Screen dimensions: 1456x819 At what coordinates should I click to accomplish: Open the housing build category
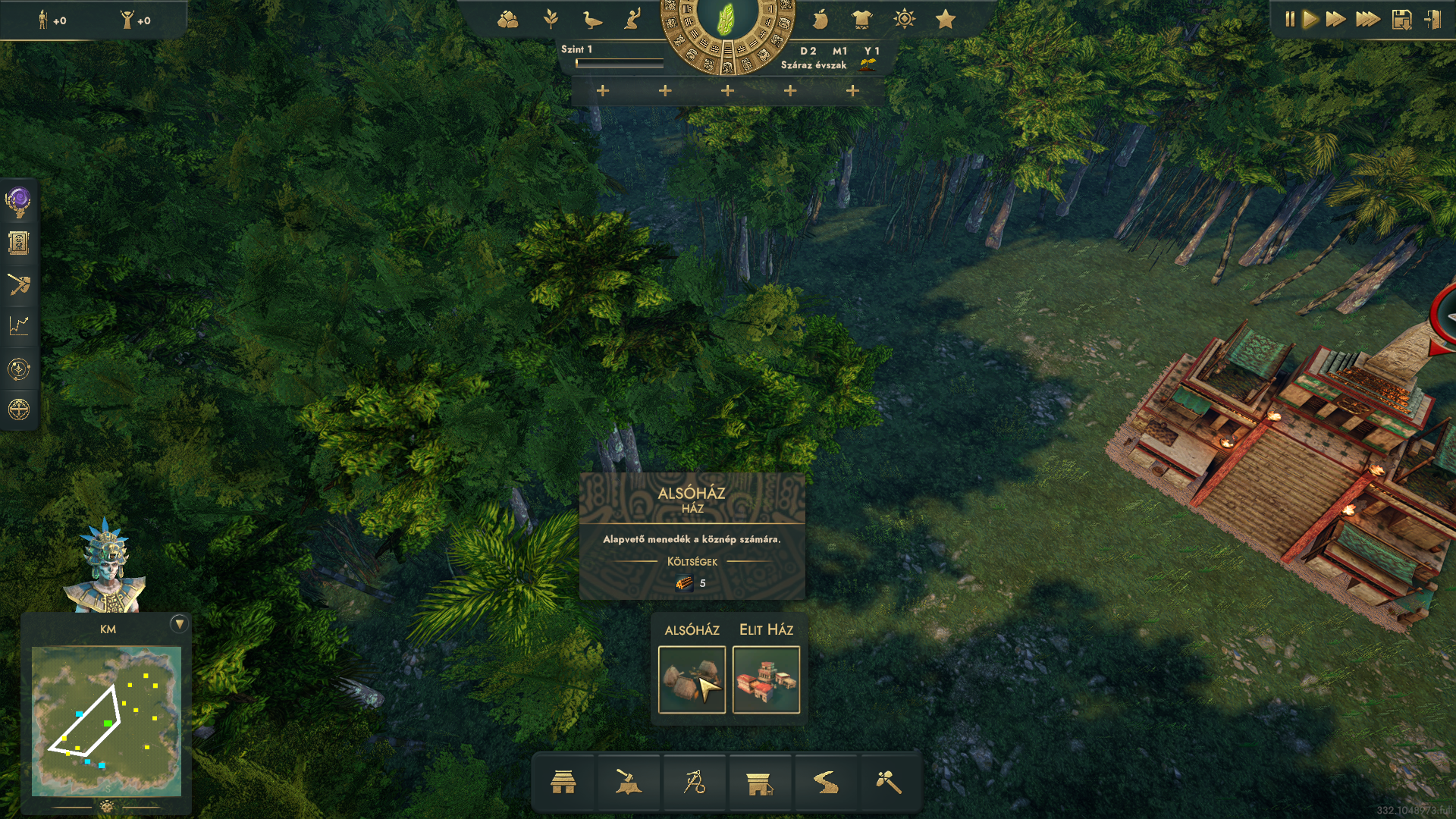click(563, 782)
